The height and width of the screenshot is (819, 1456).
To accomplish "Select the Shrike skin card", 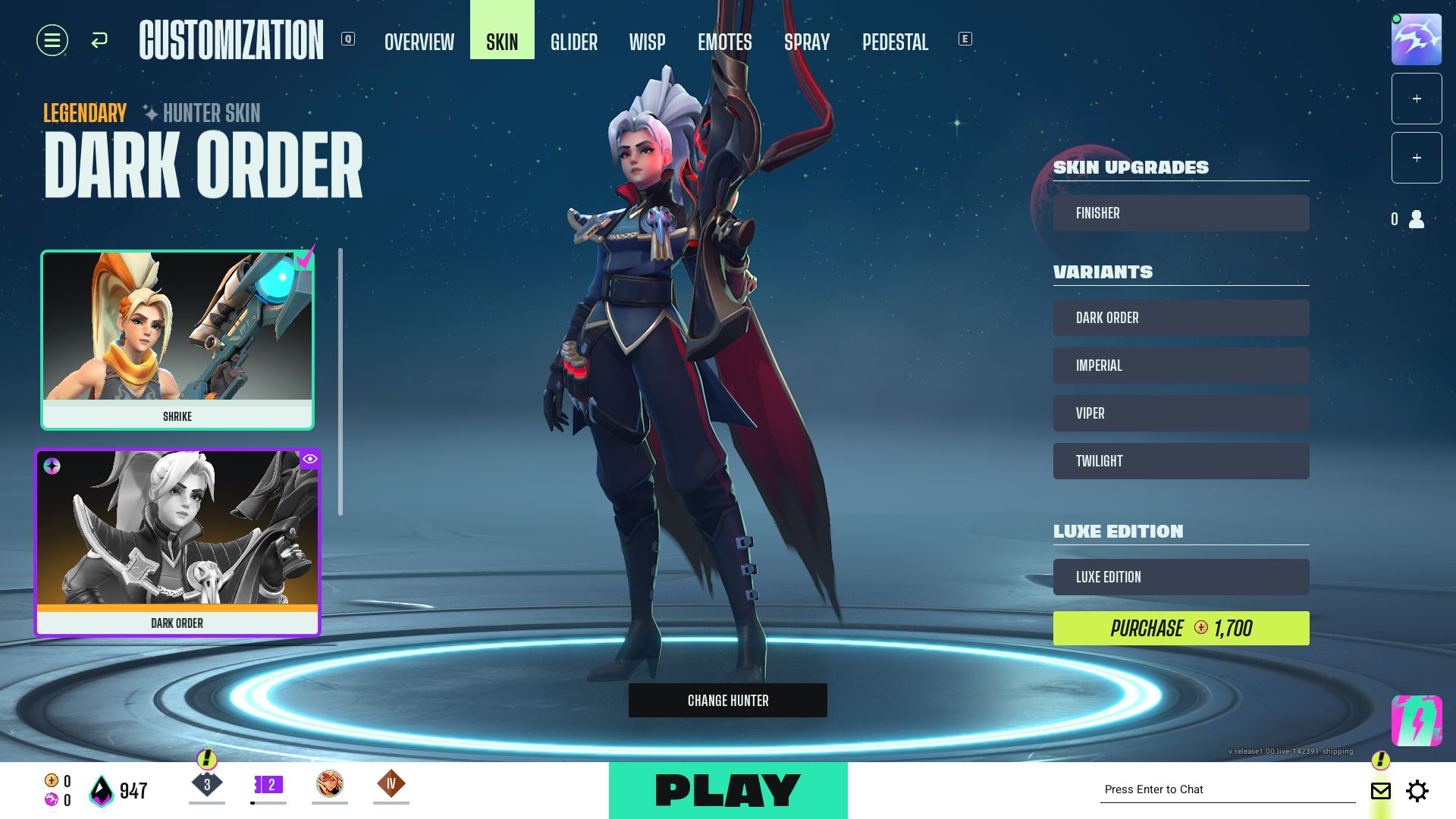I will point(177,340).
